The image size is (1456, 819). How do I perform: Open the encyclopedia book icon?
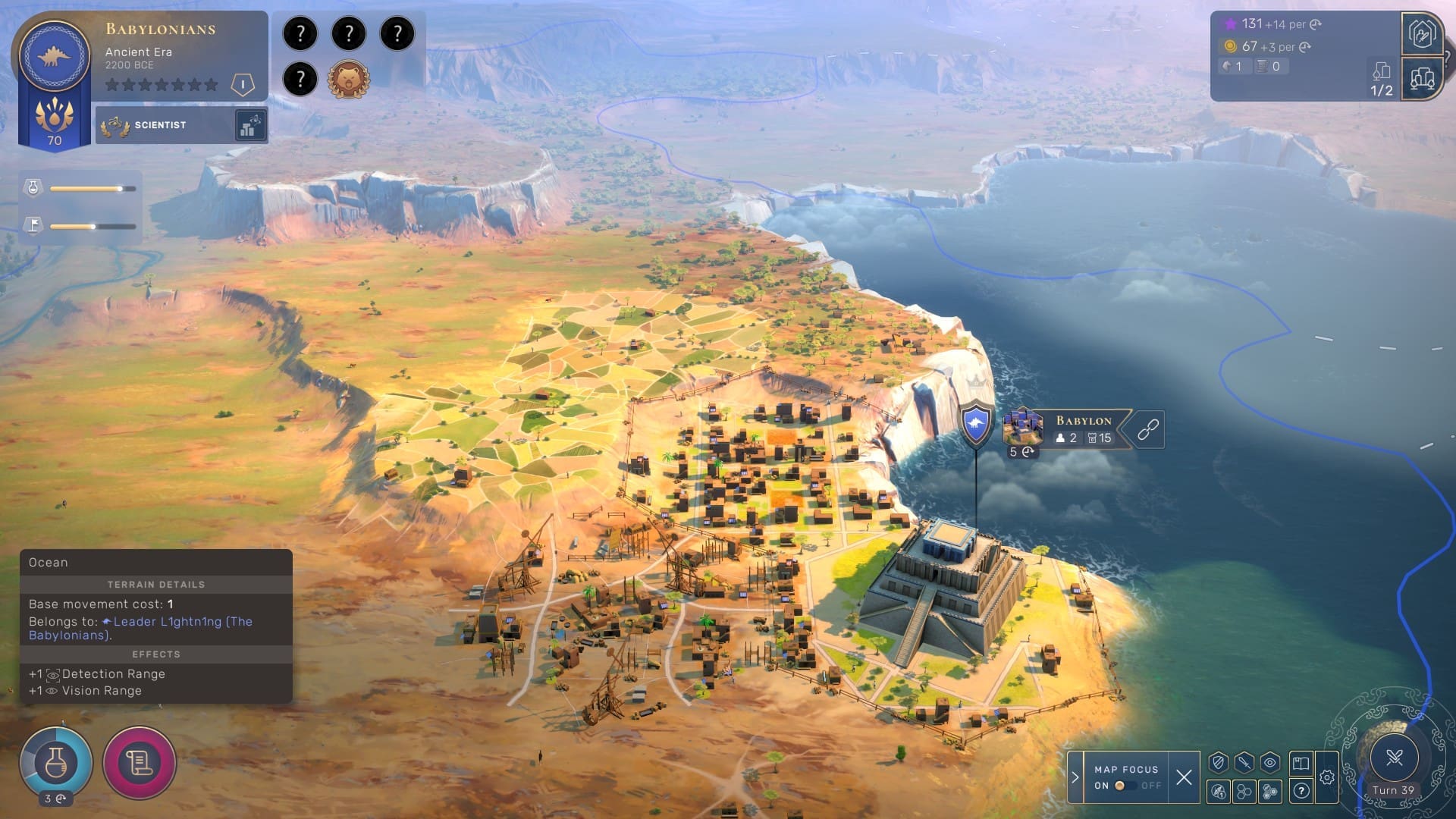1301,763
